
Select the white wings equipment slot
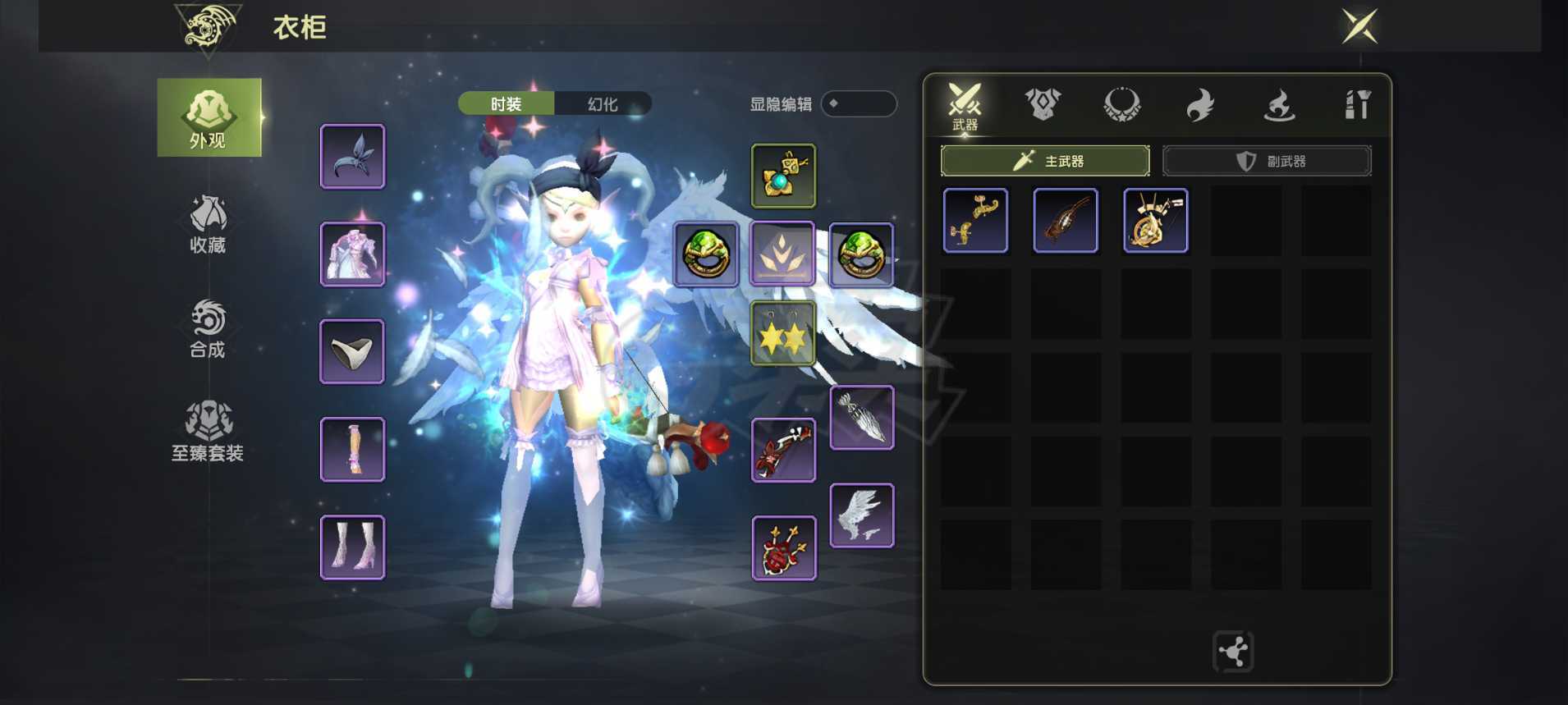click(861, 515)
